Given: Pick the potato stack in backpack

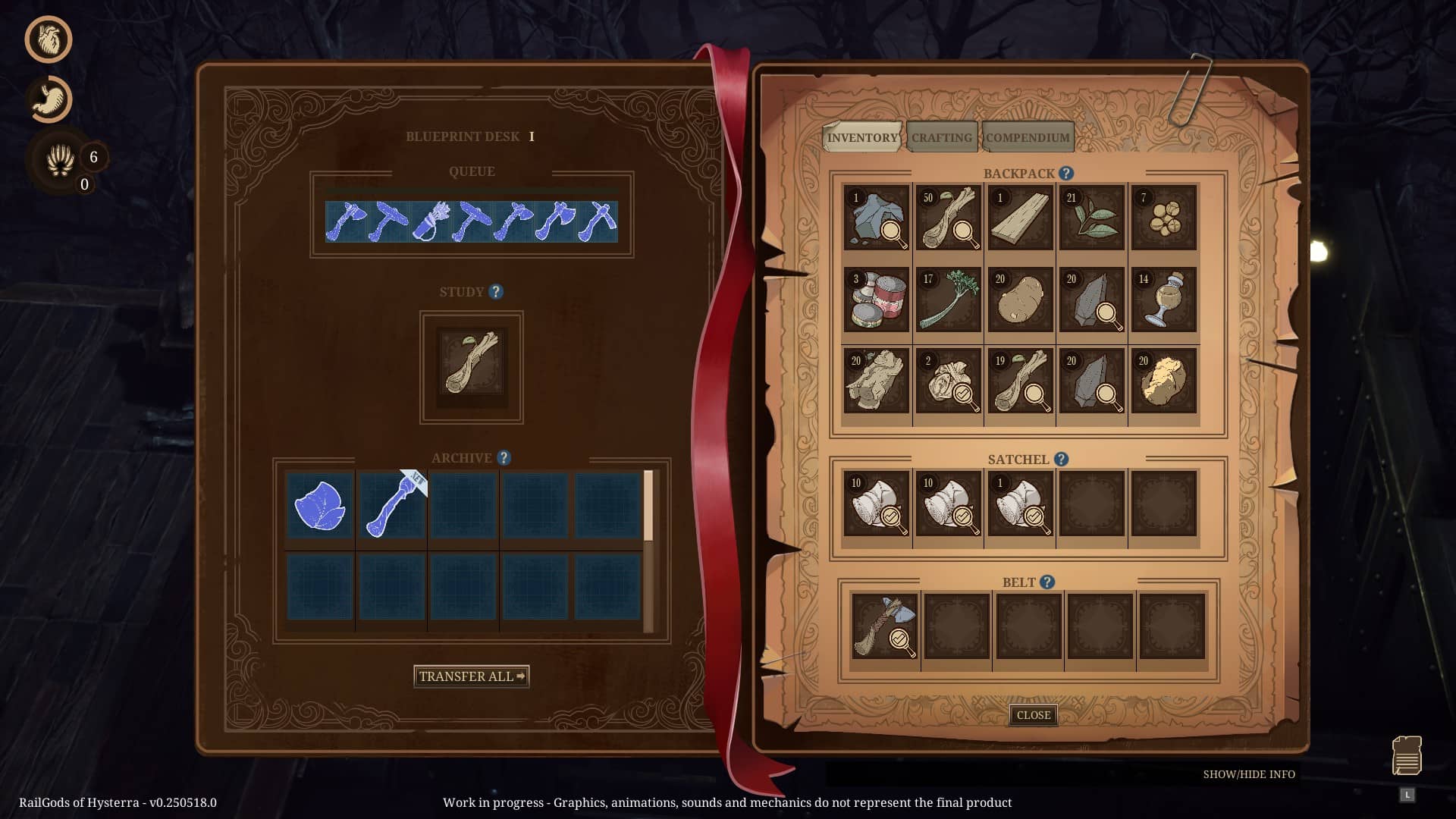Looking at the screenshot, I should click(1020, 300).
